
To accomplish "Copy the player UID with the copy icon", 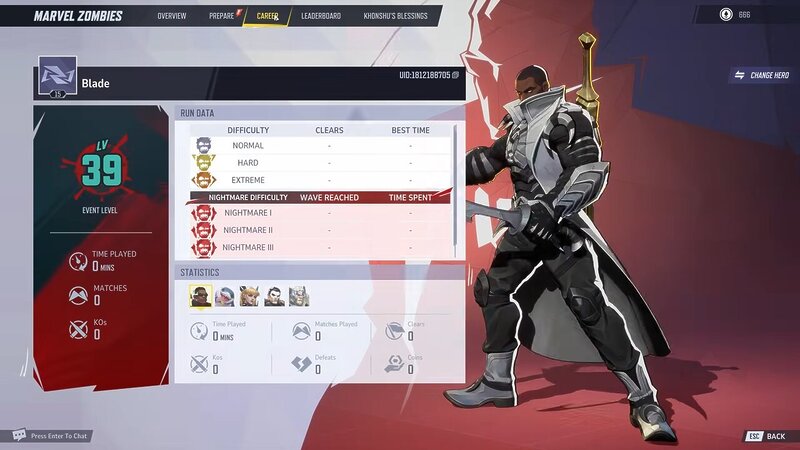I will tap(456, 75).
